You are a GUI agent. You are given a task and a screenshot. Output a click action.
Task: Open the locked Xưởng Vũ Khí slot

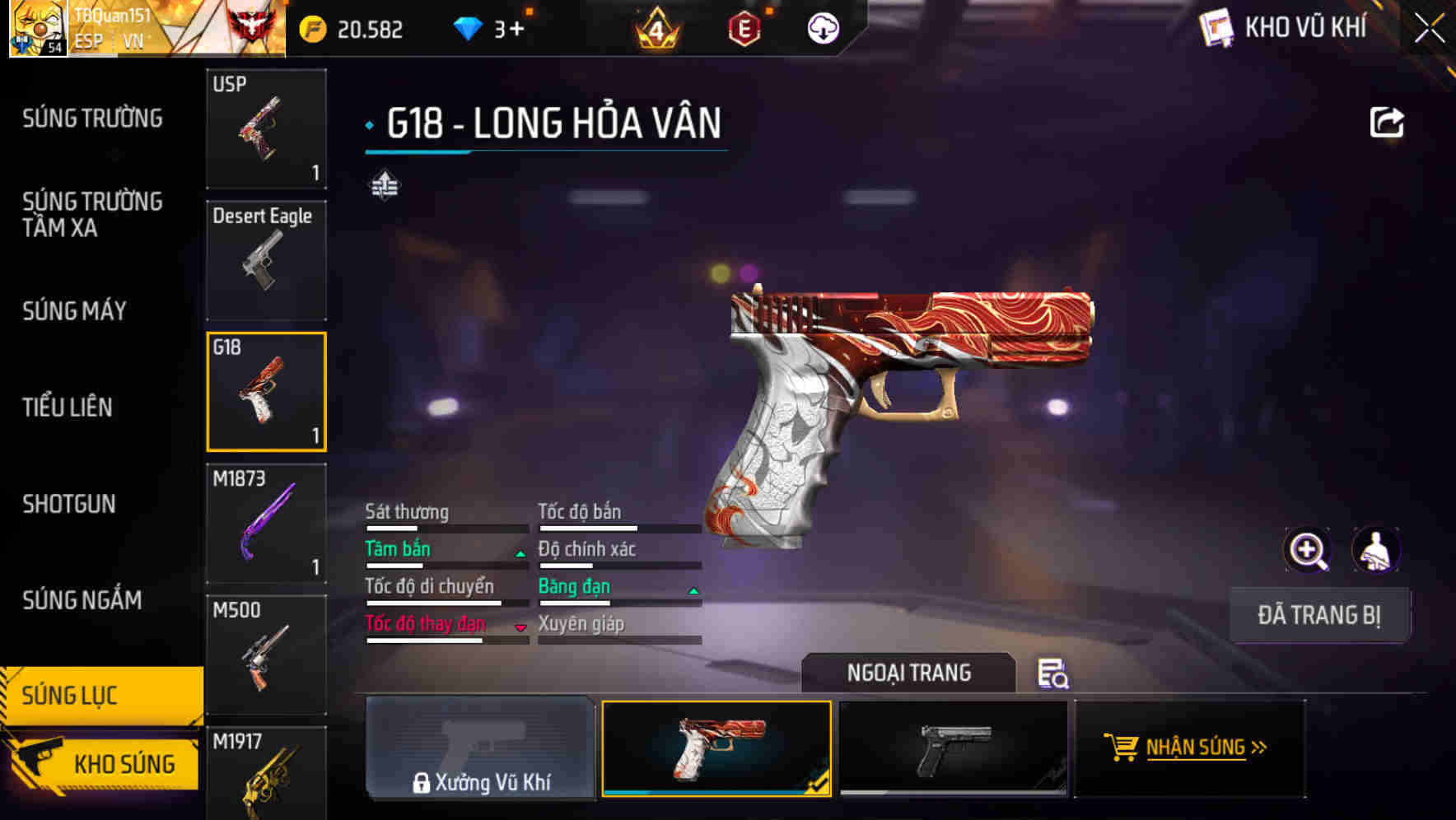coord(480,748)
